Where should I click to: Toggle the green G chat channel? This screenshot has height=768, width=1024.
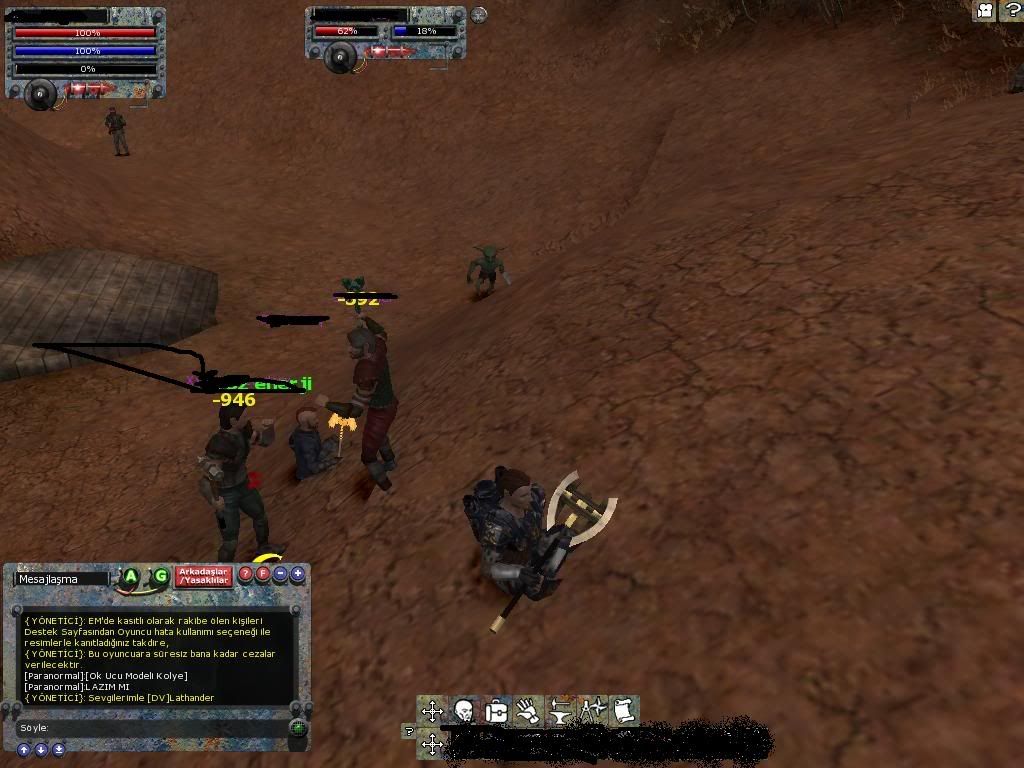point(160,576)
